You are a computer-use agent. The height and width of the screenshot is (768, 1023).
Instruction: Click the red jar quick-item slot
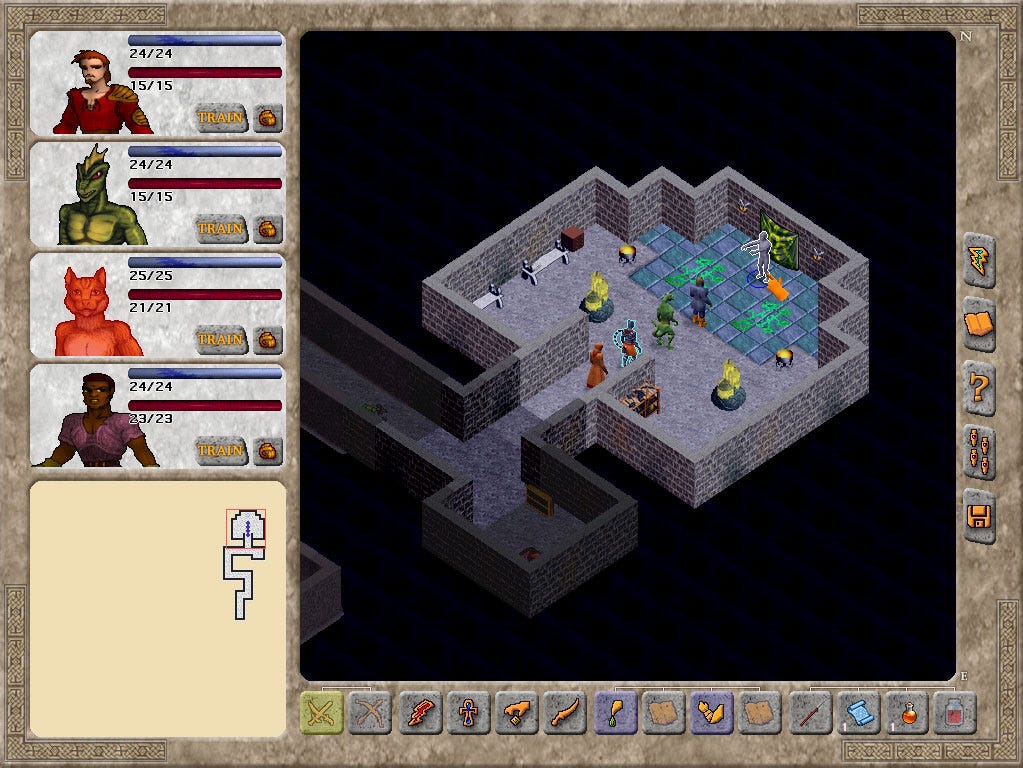pos(955,713)
